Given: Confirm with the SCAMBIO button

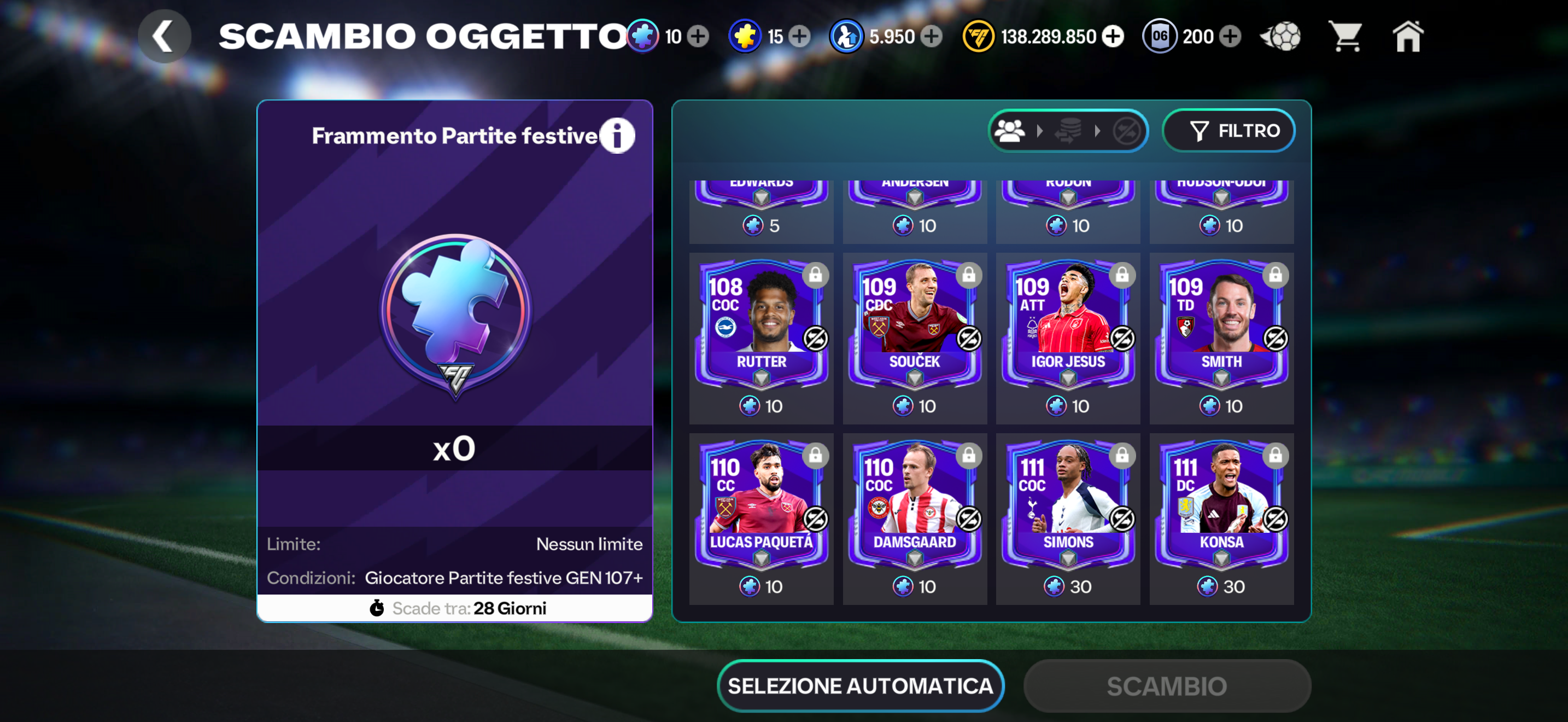Looking at the screenshot, I should (x=1166, y=685).
